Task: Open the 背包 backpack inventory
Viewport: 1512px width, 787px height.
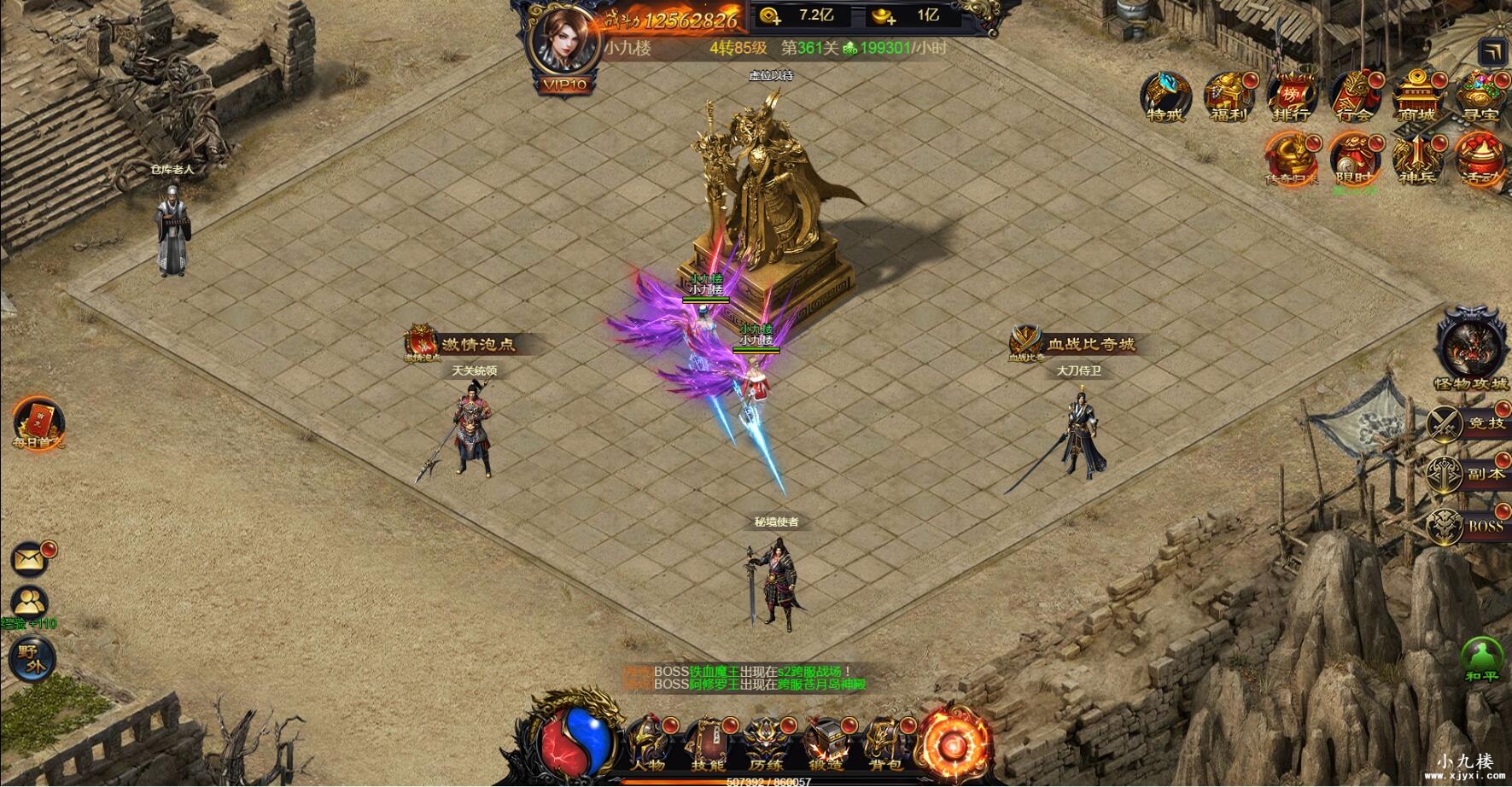Action: pyautogui.click(x=884, y=743)
